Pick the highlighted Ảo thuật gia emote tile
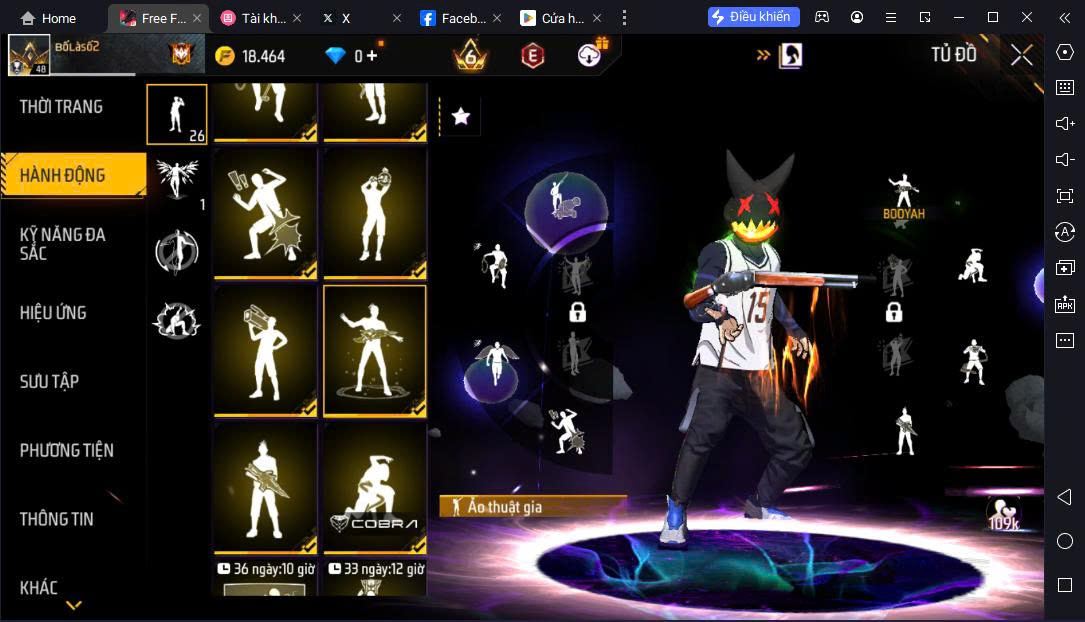The height and width of the screenshot is (622, 1085). (x=374, y=350)
